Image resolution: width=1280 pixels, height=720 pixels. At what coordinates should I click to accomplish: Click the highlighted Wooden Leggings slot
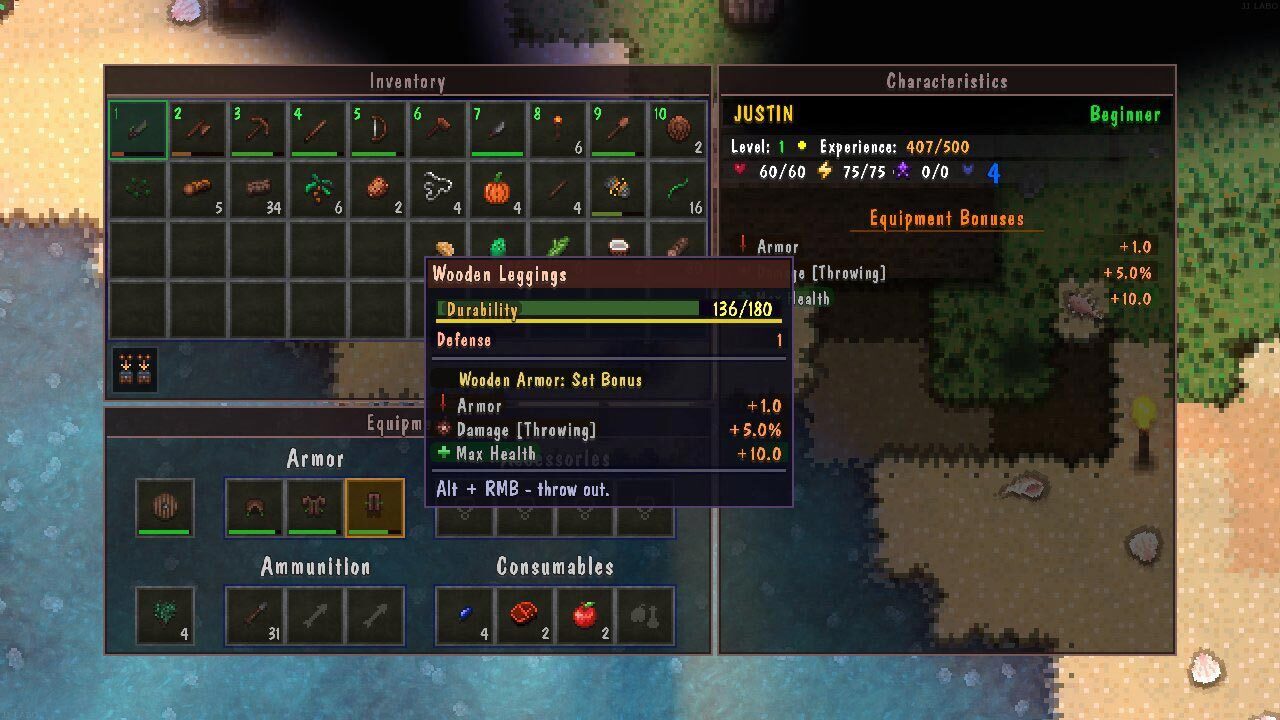(x=374, y=507)
